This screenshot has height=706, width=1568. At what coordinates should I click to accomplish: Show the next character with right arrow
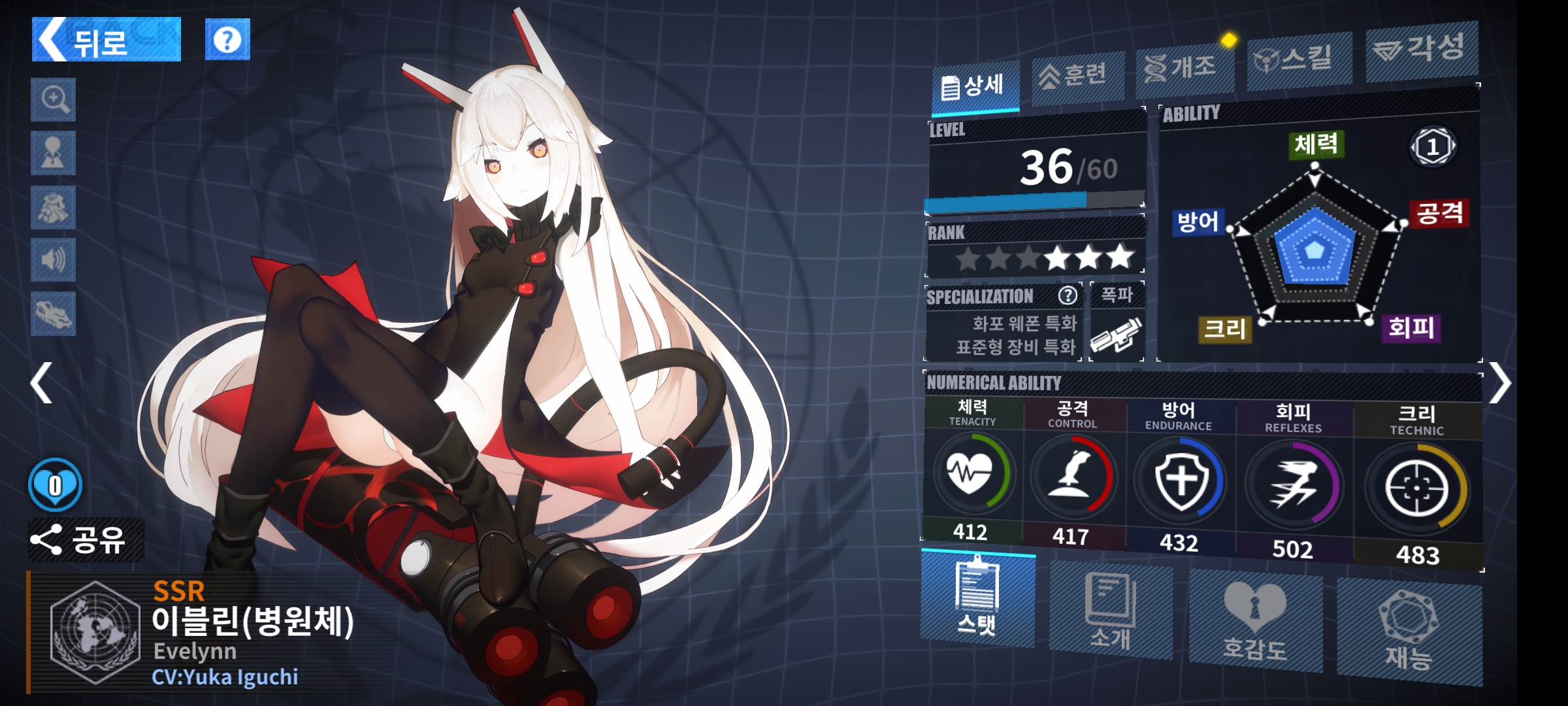click(x=1500, y=384)
